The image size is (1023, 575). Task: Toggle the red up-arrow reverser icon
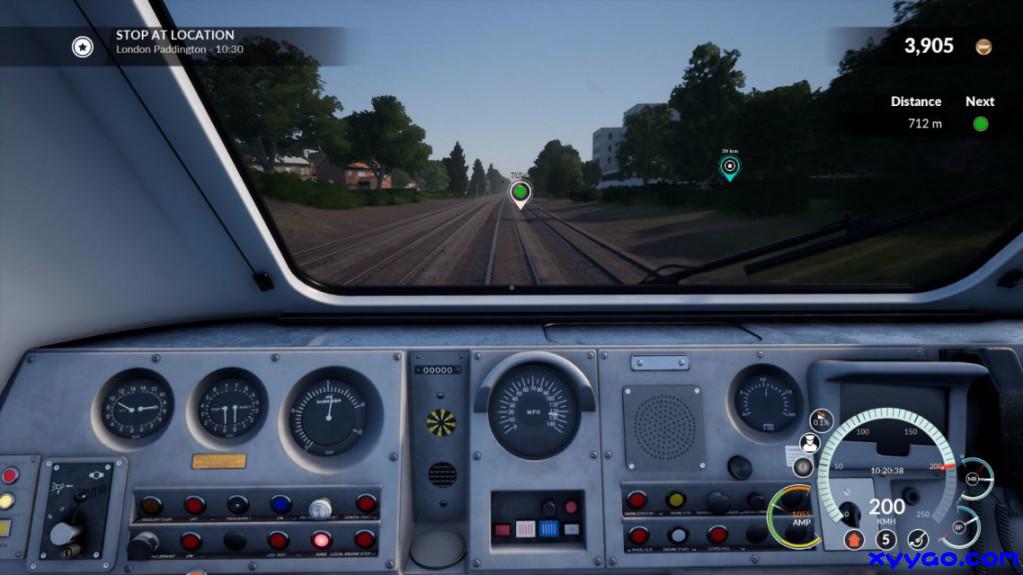click(853, 539)
